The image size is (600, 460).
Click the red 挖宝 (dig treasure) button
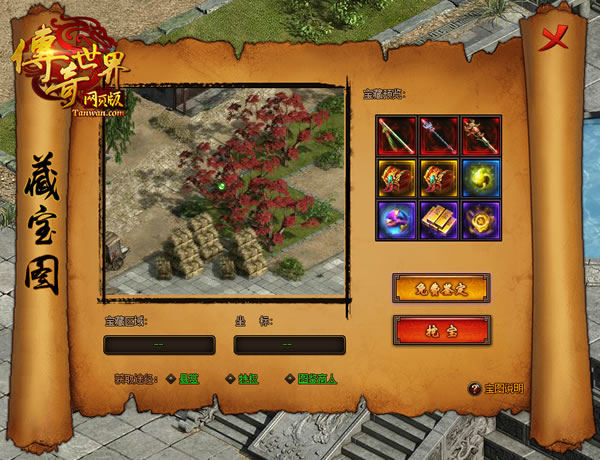click(x=441, y=329)
